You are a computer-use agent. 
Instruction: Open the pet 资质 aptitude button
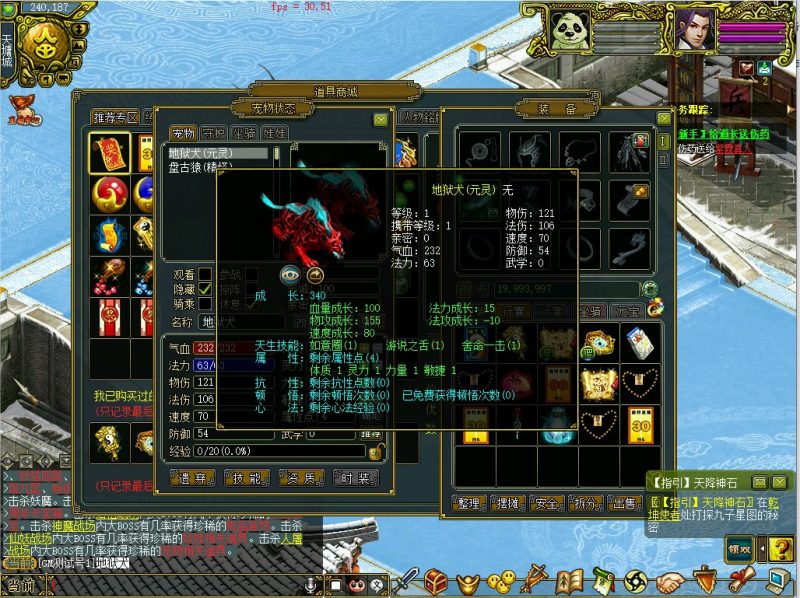tap(303, 477)
